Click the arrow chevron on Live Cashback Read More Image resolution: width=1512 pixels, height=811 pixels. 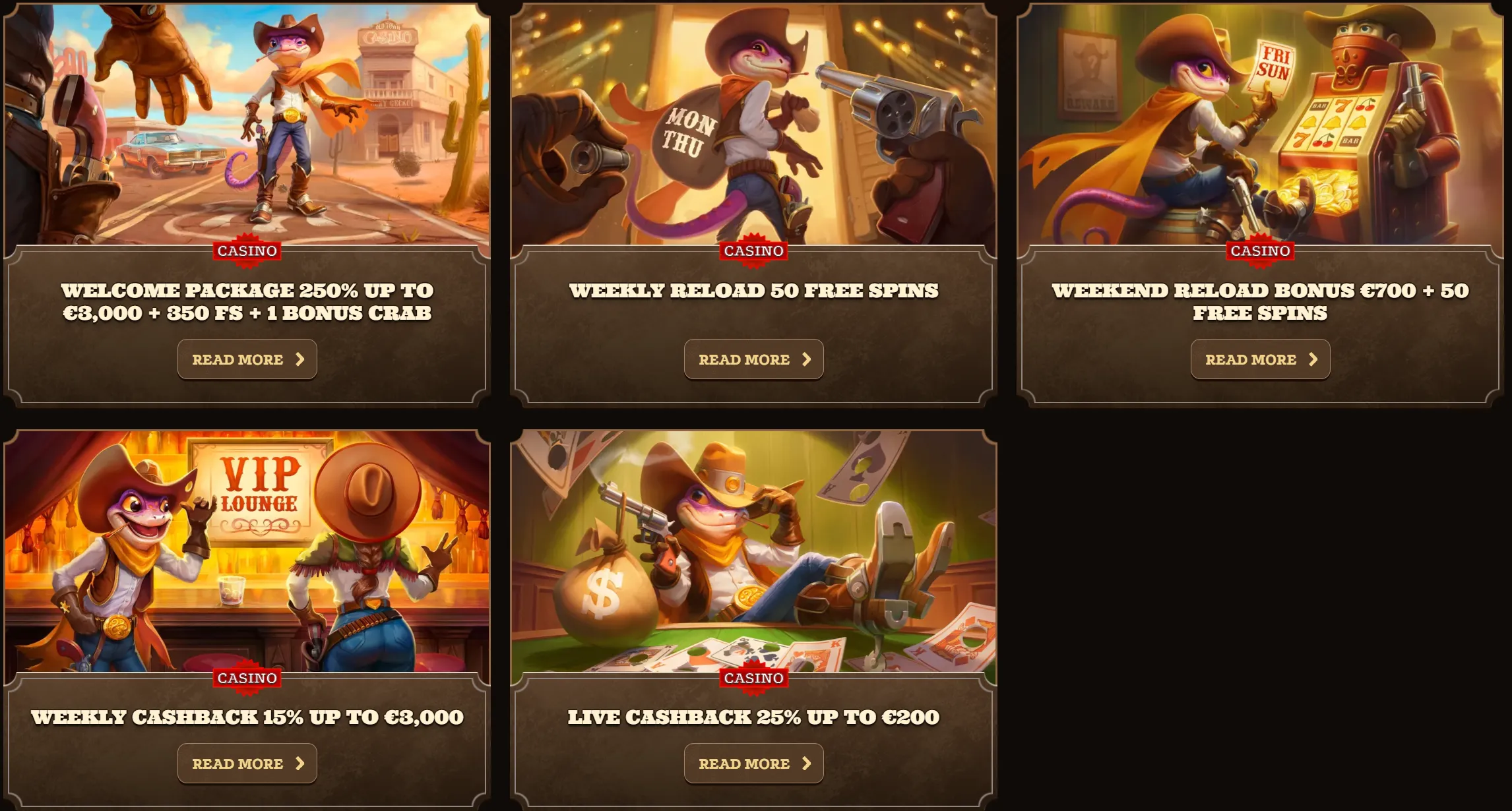[807, 763]
